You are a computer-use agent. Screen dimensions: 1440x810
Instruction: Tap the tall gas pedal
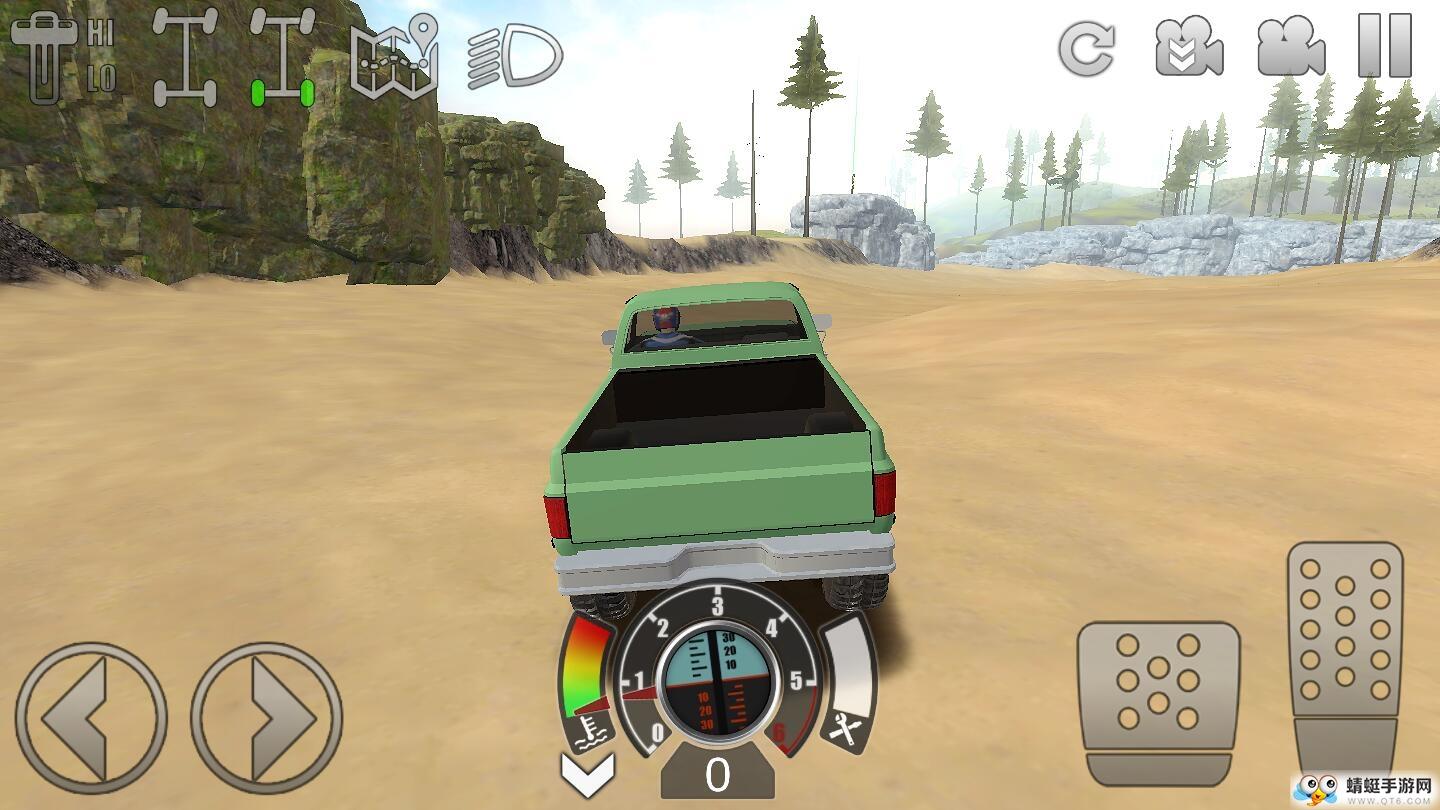click(1344, 655)
